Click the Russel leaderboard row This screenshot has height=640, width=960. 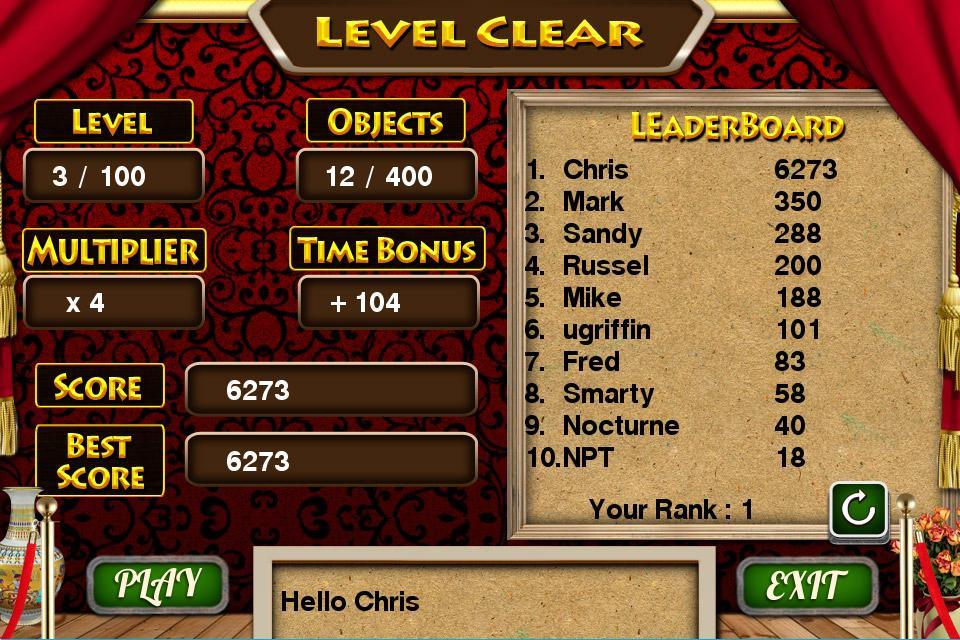pyautogui.click(x=680, y=266)
